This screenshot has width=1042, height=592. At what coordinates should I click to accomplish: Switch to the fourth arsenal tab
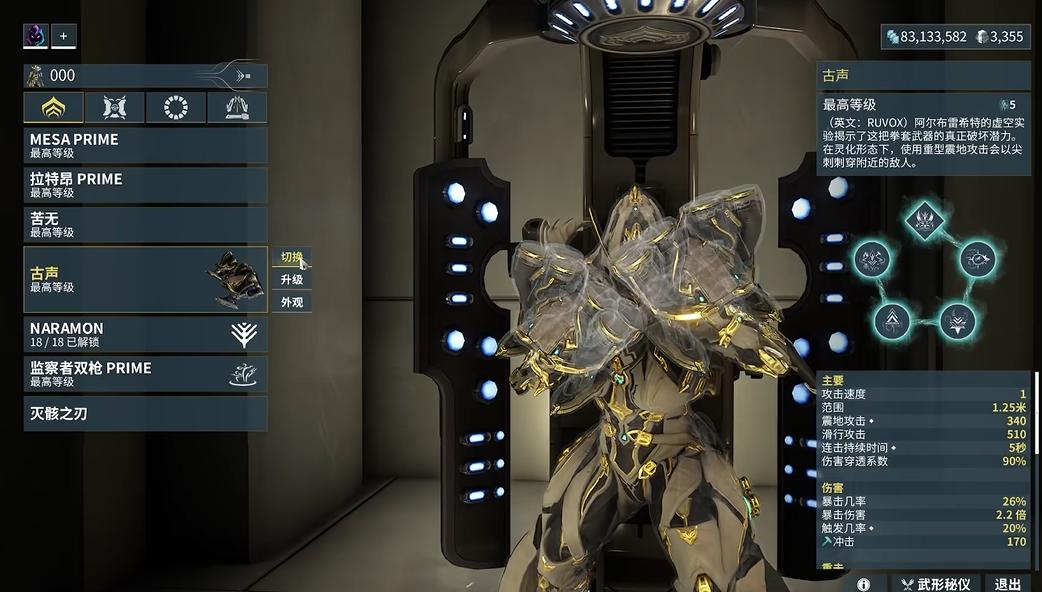[x=237, y=107]
